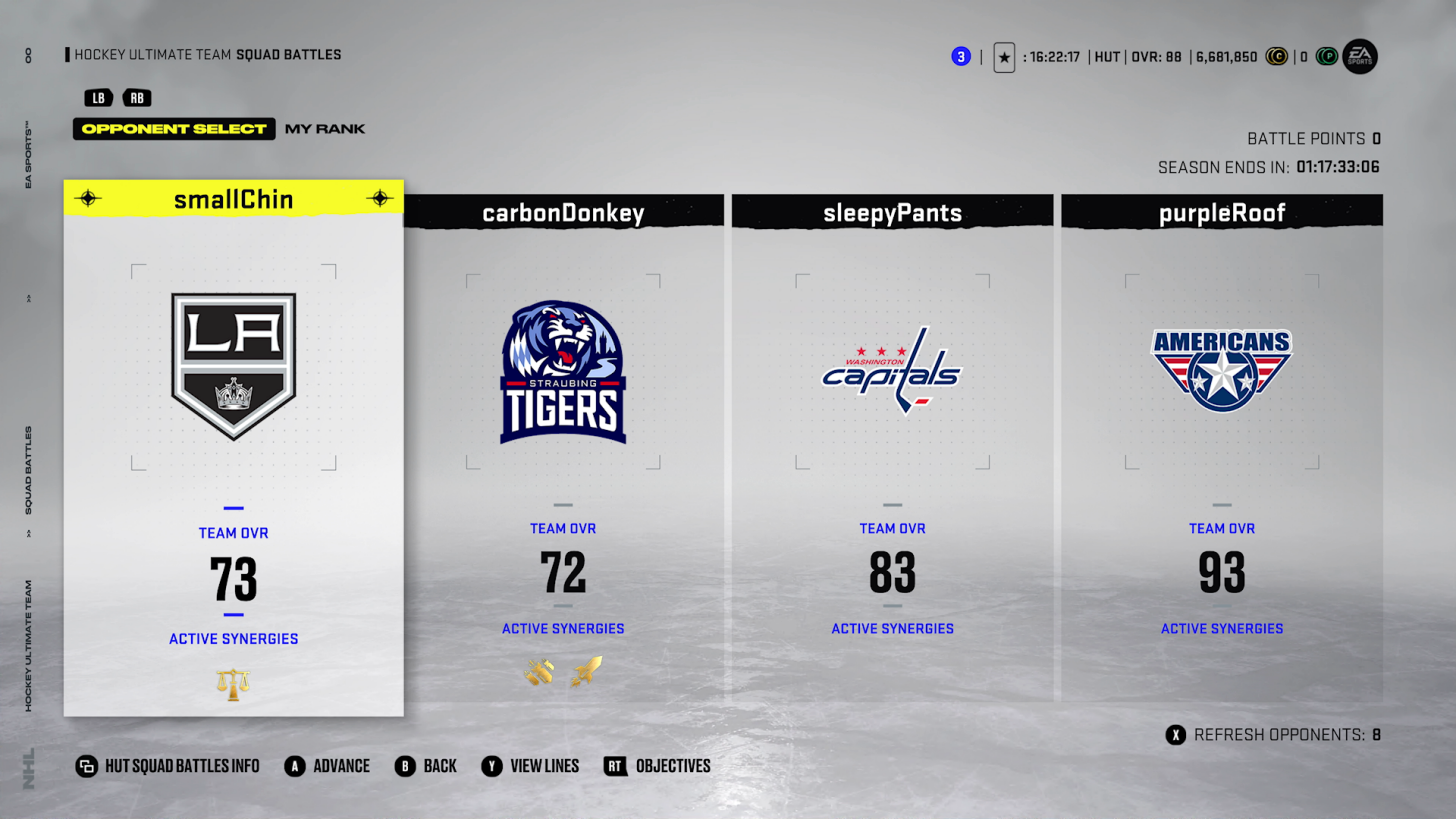This screenshot has width=1456, height=819.
Task: Open the OPPONENT SELECT tab
Action: 174,129
